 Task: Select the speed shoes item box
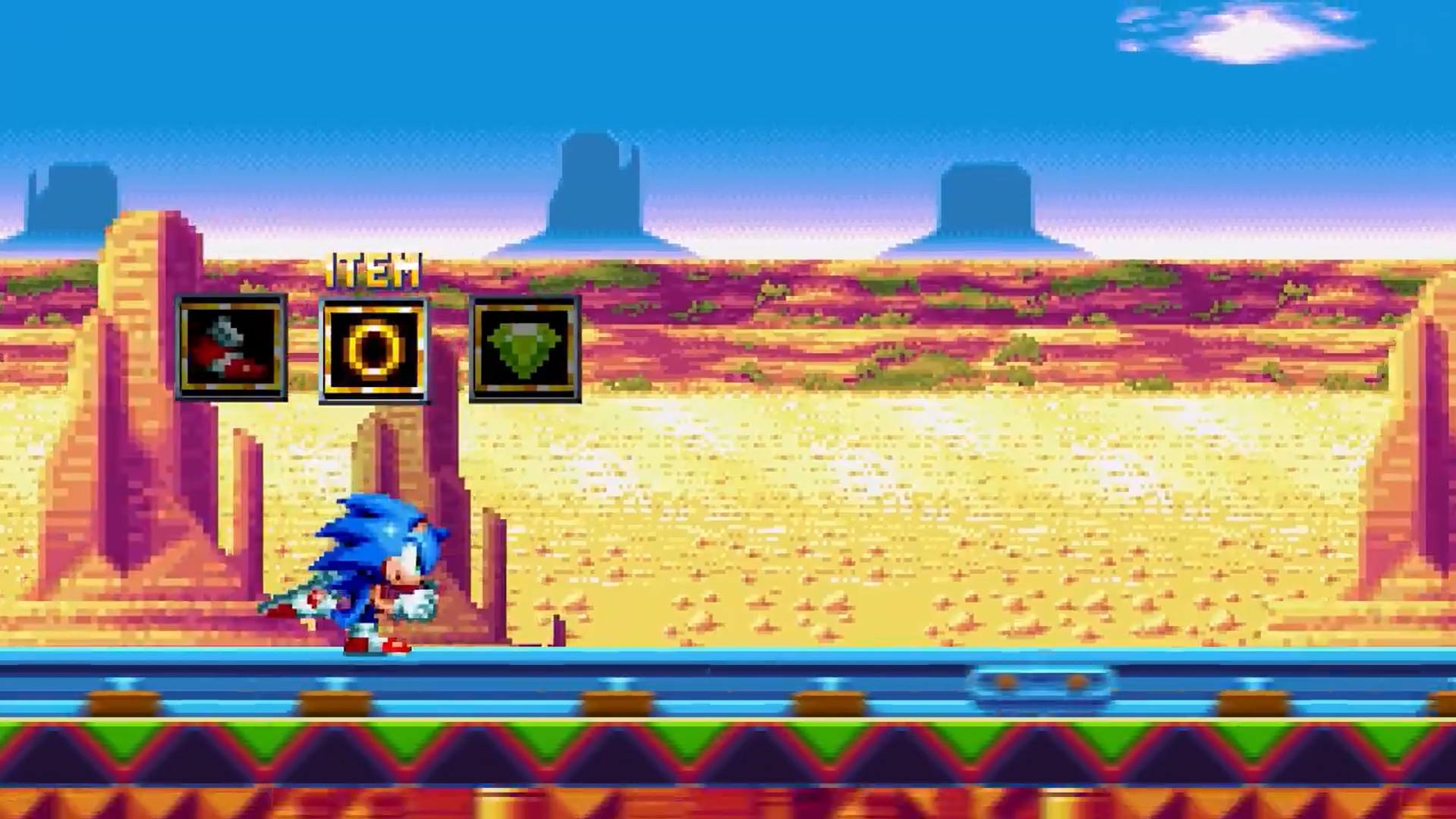pyautogui.click(x=231, y=348)
